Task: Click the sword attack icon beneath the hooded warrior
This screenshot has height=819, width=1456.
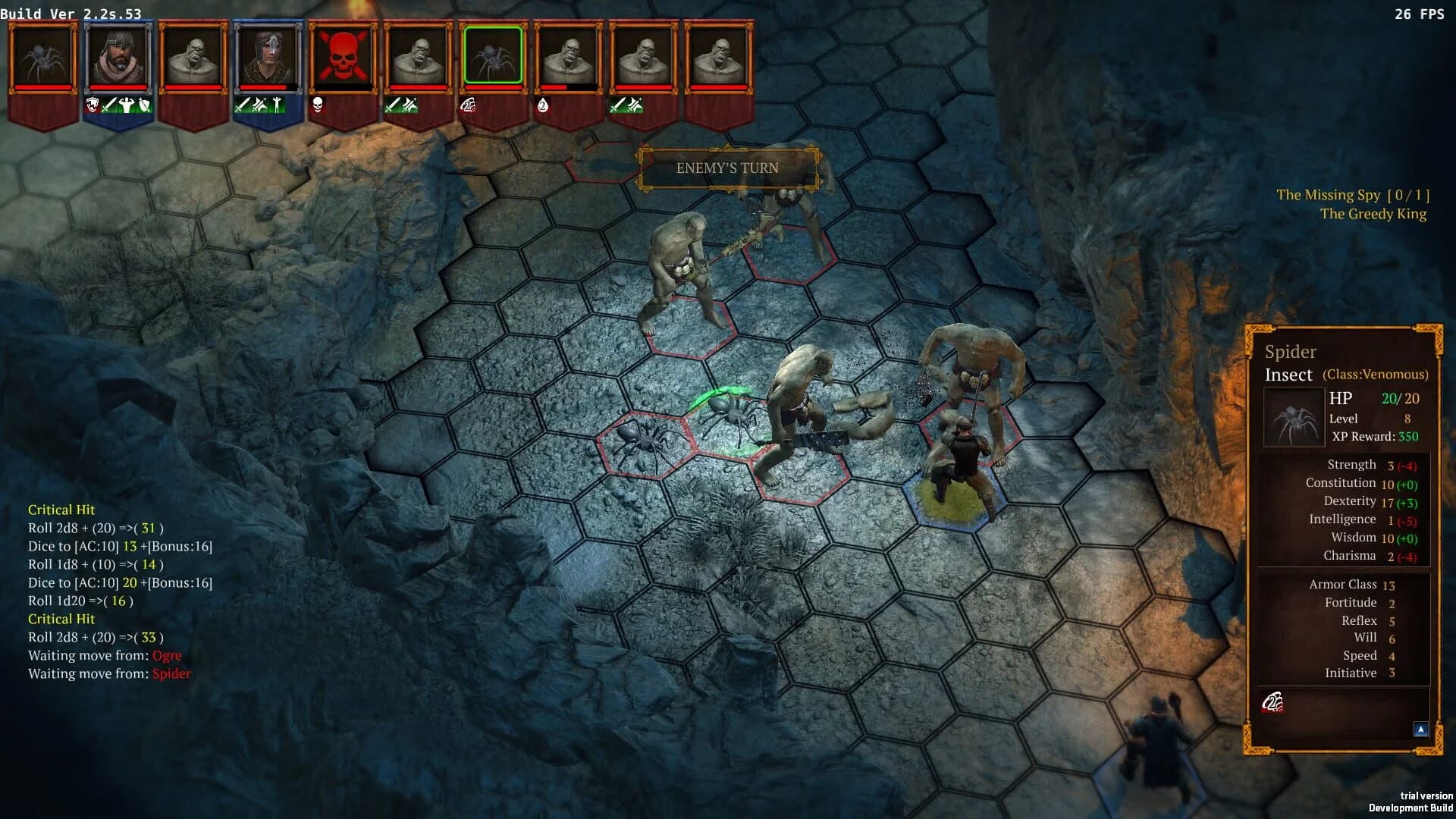Action: point(108,106)
